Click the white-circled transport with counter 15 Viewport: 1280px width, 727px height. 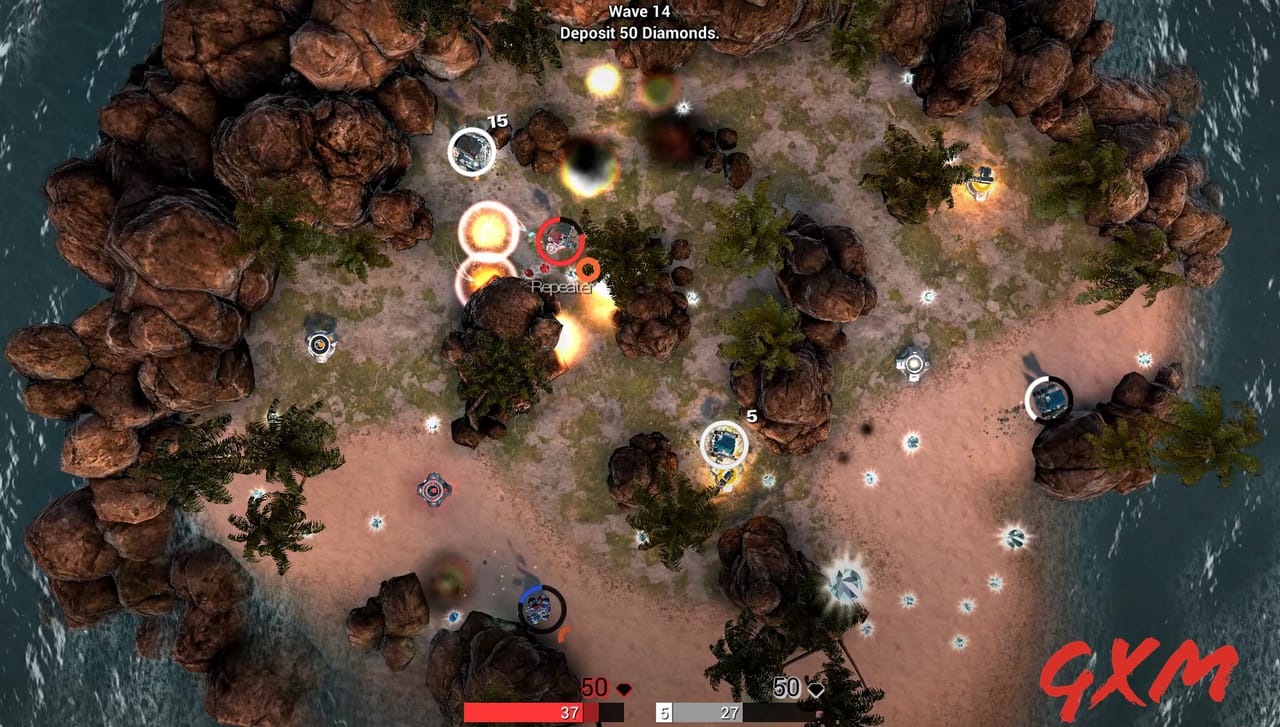click(x=470, y=150)
